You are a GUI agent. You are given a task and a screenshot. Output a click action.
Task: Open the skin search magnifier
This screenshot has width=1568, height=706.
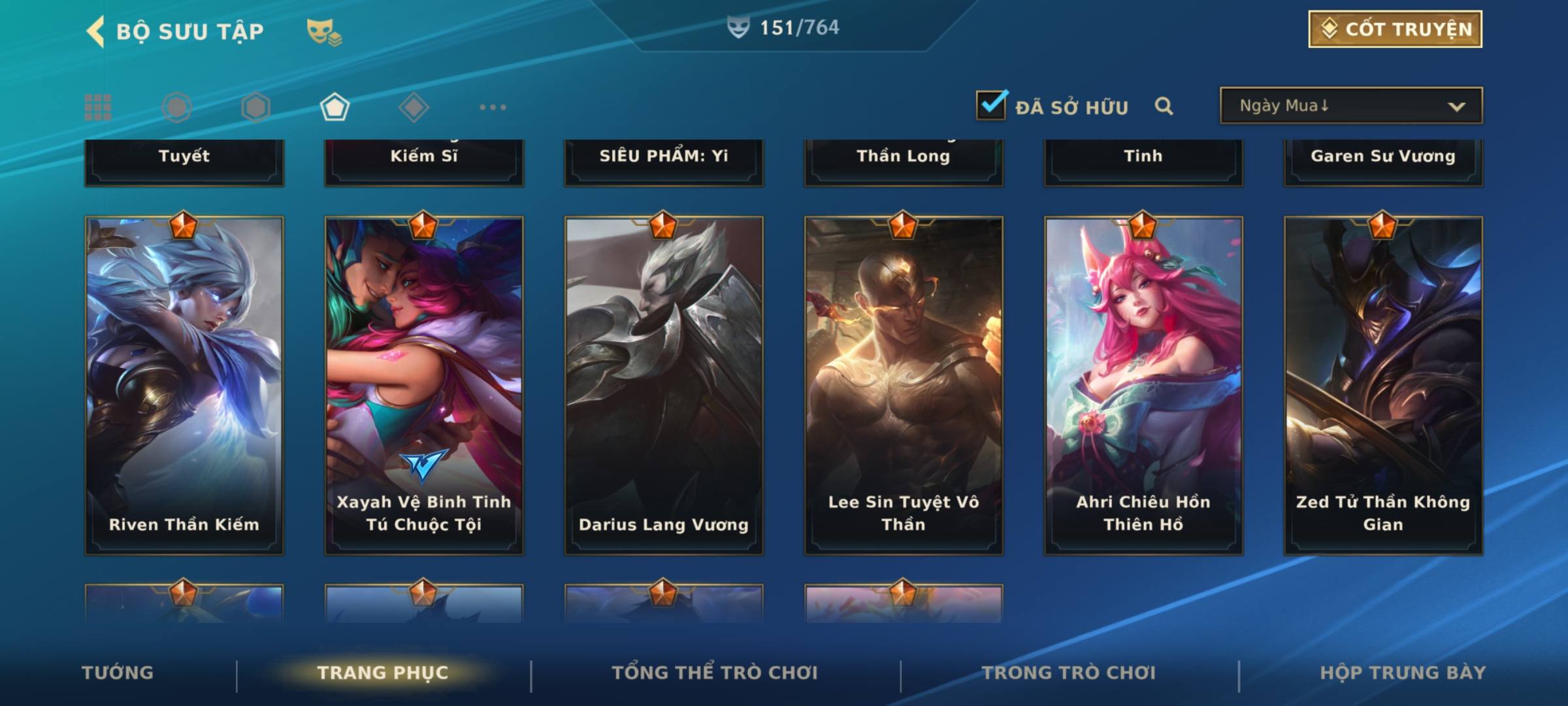tap(1164, 106)
